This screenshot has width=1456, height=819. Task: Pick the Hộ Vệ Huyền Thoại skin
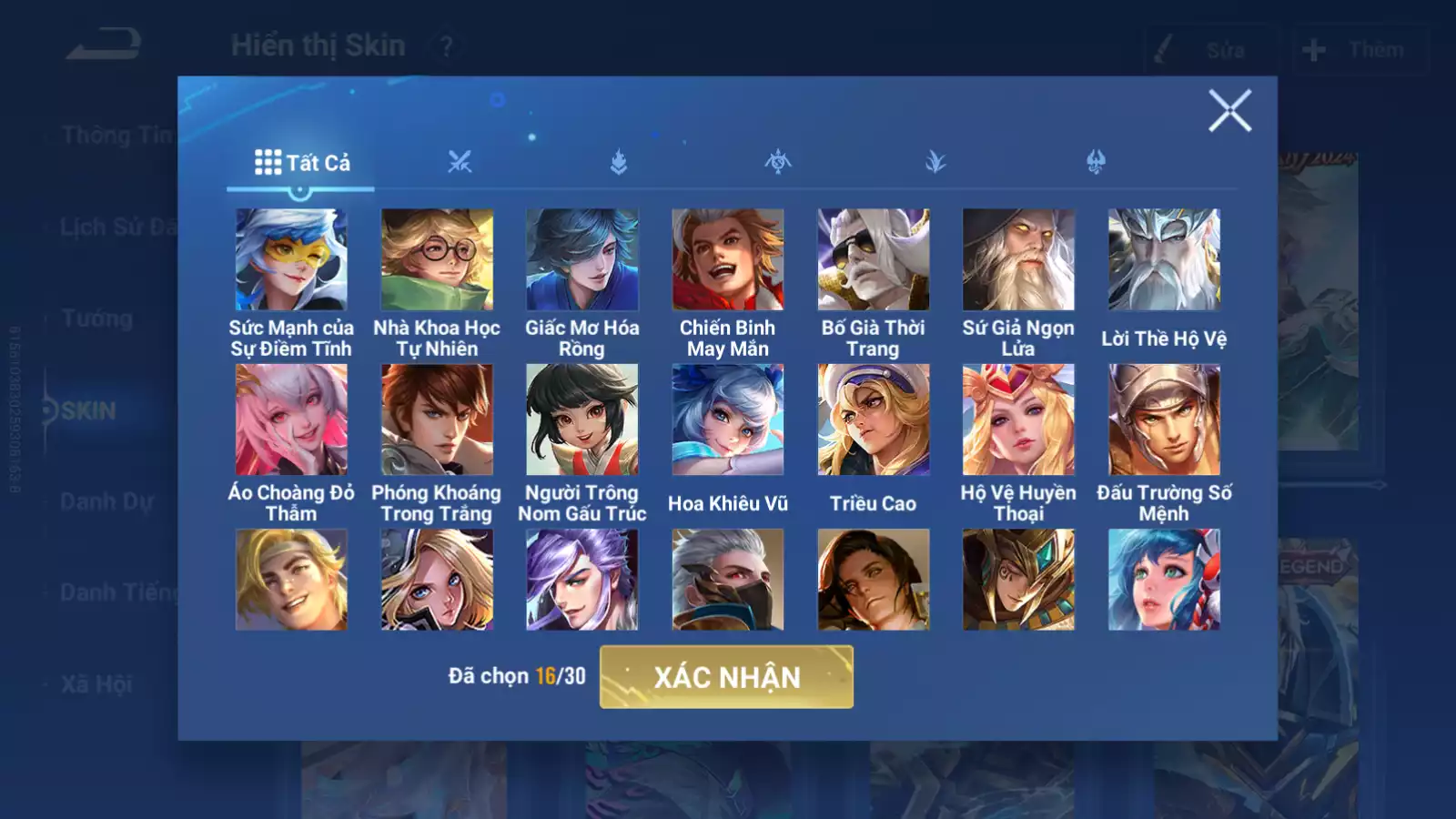click(1018, 420)
